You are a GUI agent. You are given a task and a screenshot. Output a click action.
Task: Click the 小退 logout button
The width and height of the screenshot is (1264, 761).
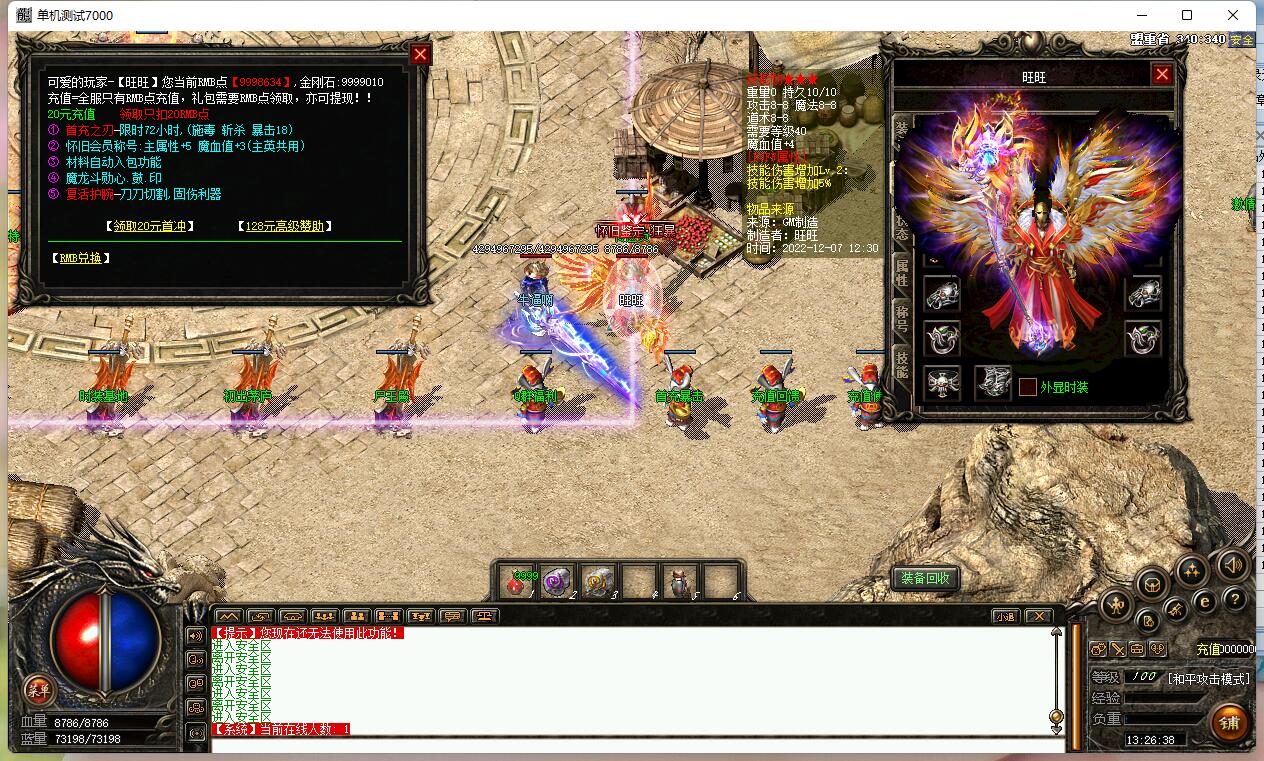pos(1005,616)
